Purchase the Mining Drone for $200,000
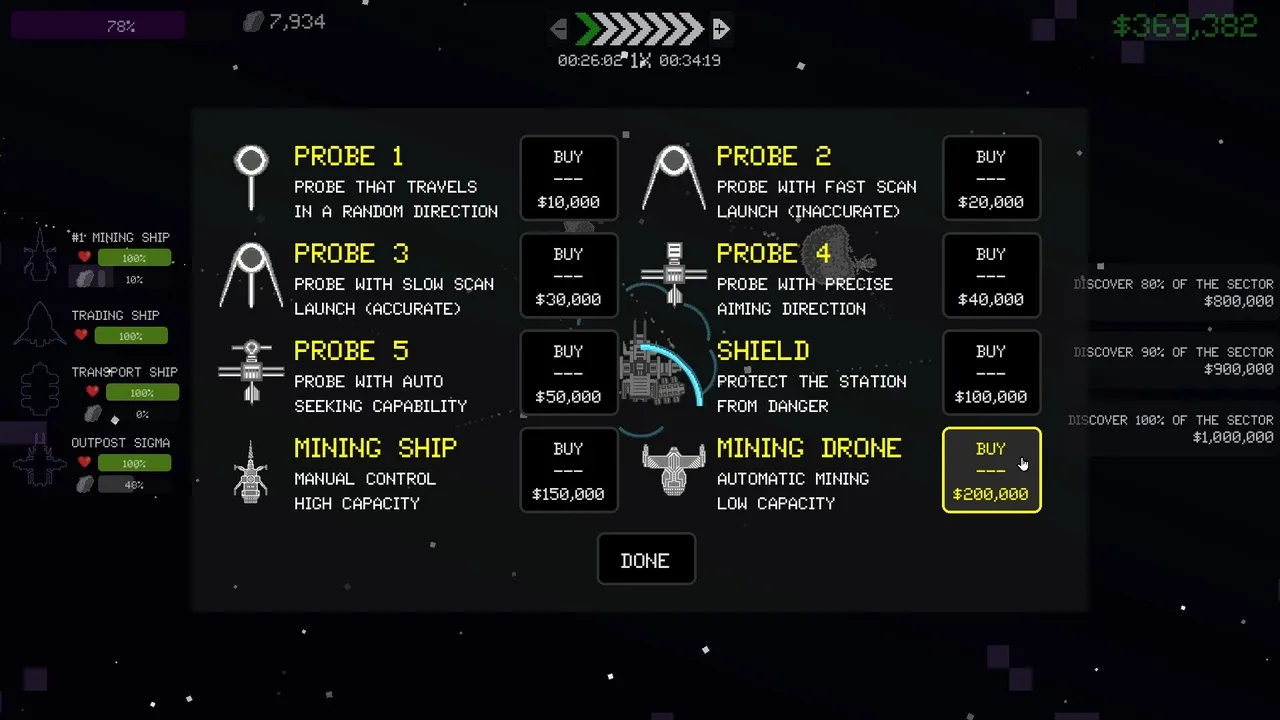Screen dimensions: 1280x720 click(991, 470)
